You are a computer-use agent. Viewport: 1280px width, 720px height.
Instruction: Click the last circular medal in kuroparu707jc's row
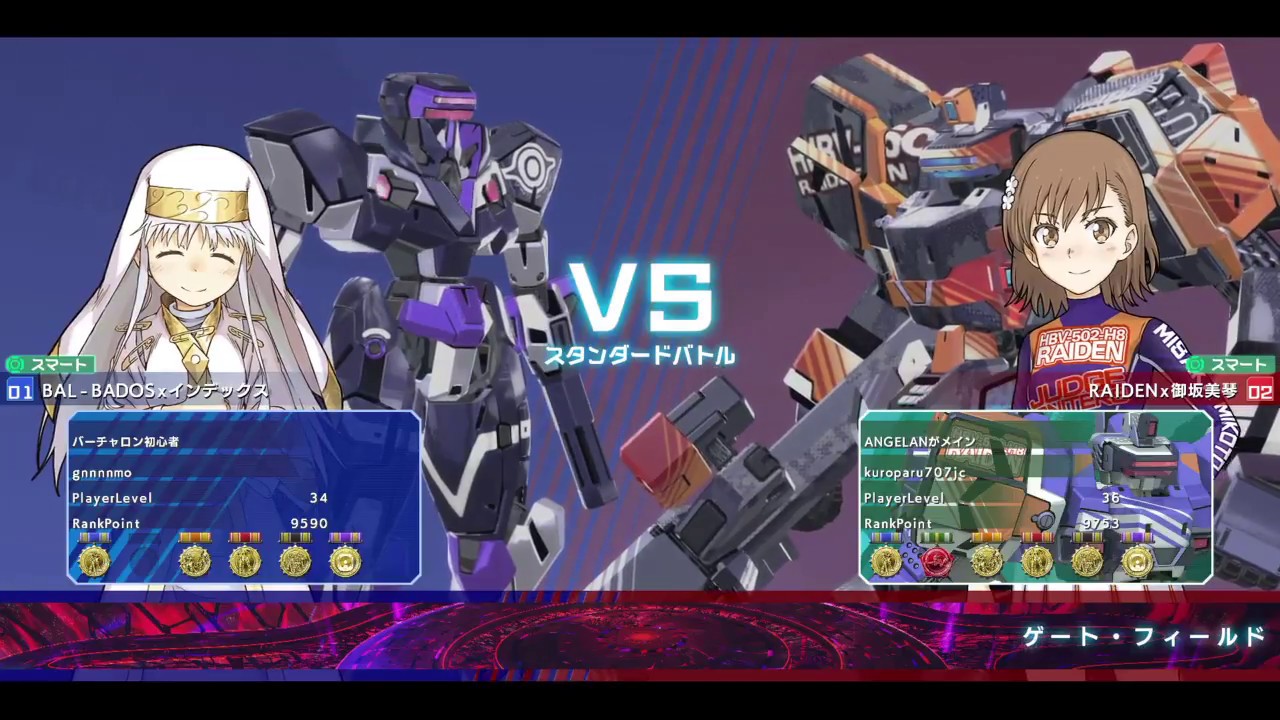point(1139,560)
